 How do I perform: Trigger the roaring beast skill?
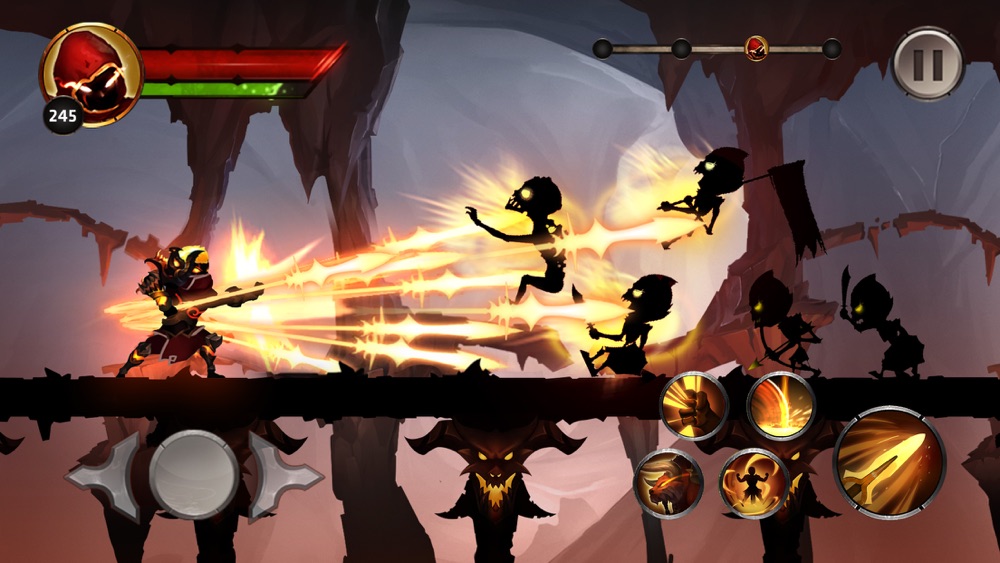point(667,484)
